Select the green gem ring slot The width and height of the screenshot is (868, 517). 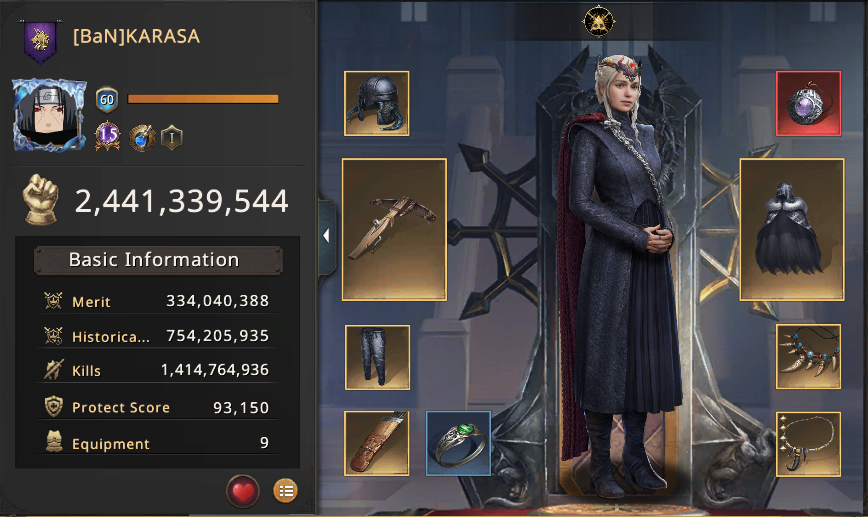coord(459,443)
